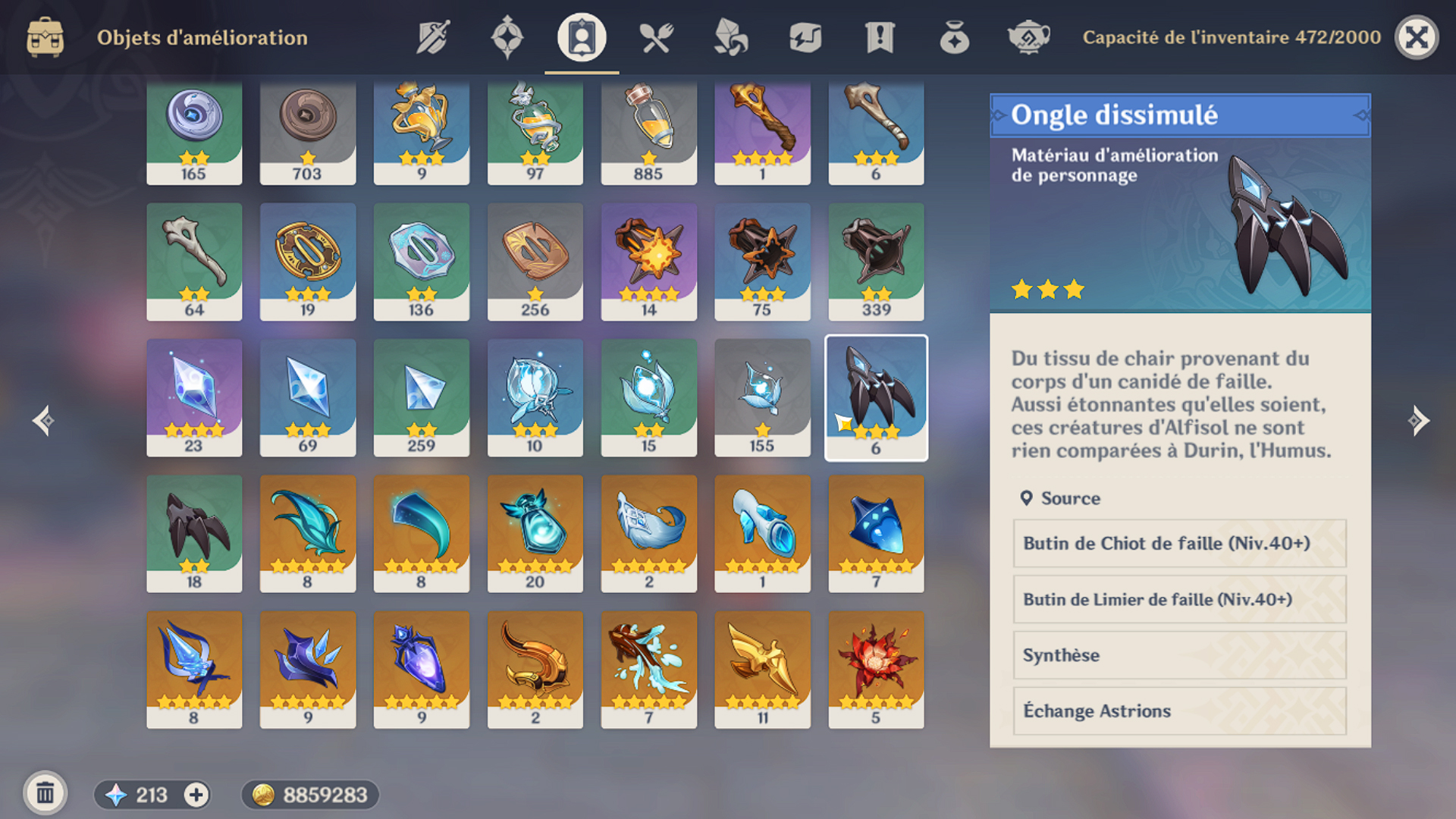
Task: Switch to the weapons tab
Action: (433, 37)
